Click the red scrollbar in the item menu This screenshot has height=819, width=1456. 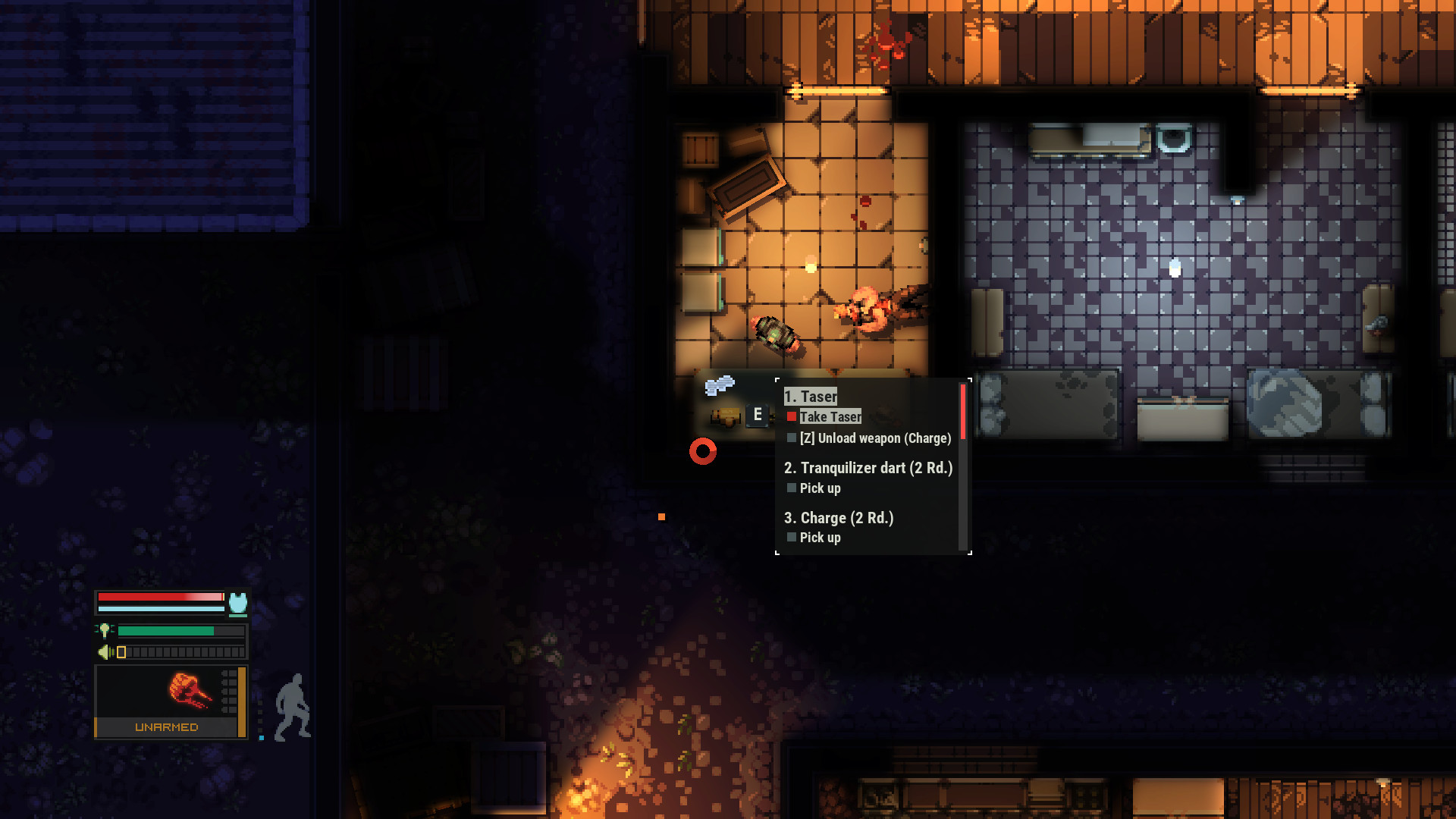[x=963, y=411]
